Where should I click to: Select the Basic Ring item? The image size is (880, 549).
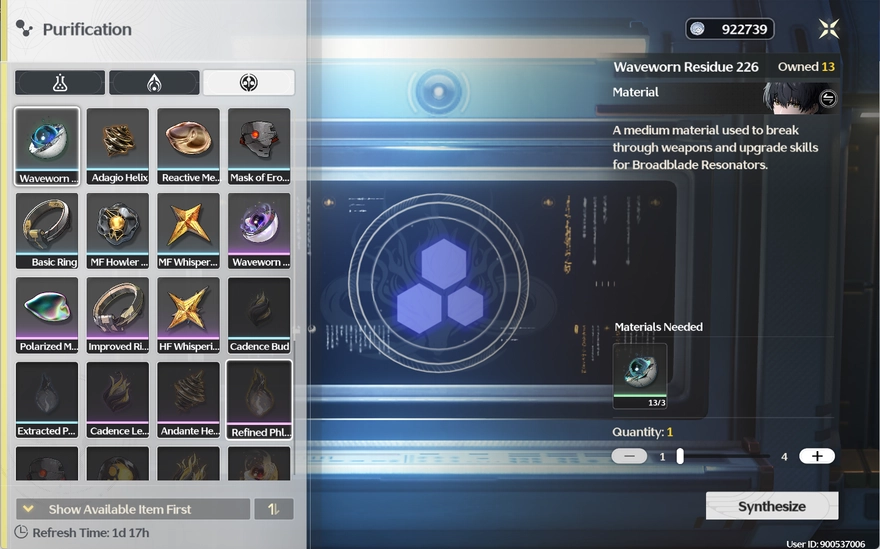(47, 231)
